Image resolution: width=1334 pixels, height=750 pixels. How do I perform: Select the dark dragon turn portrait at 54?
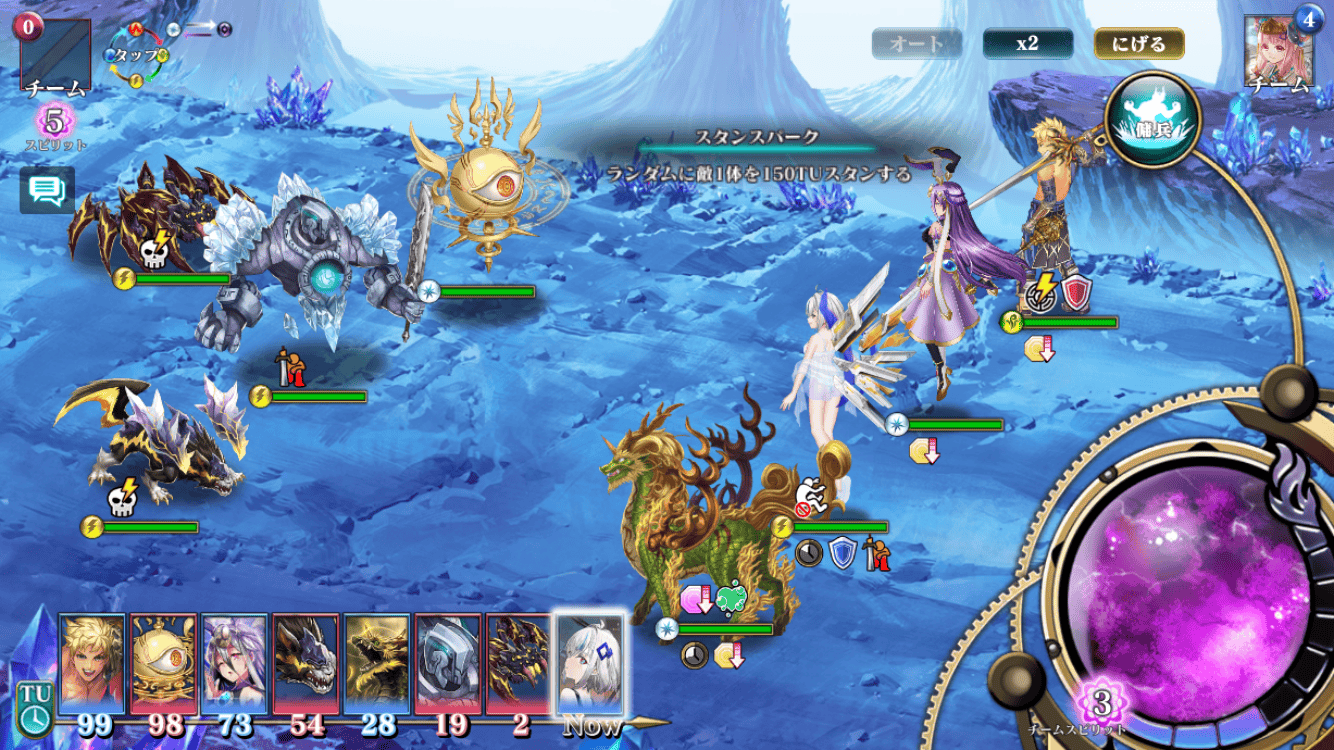point(305,664)
